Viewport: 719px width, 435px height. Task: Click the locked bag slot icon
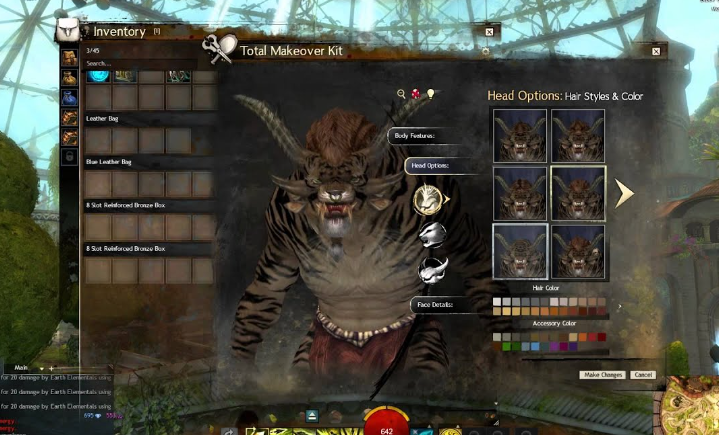click(x=69, y=157)
